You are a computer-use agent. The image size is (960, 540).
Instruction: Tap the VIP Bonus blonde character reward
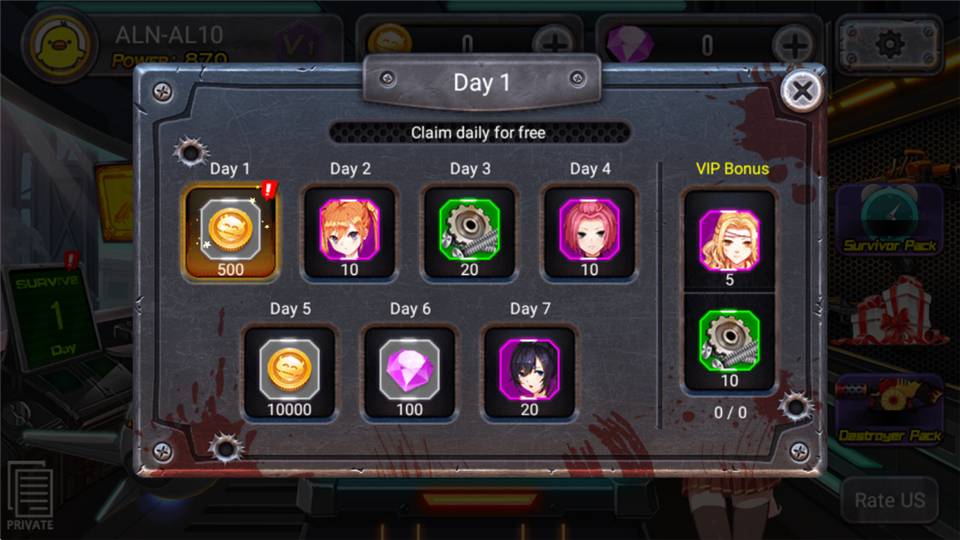pyautogui.click(x=729, y=241)
